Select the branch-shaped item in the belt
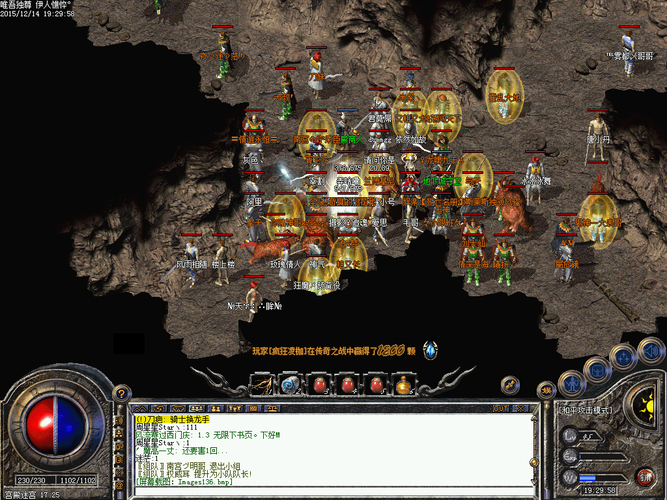667x500 pixels. coord(262,383)
